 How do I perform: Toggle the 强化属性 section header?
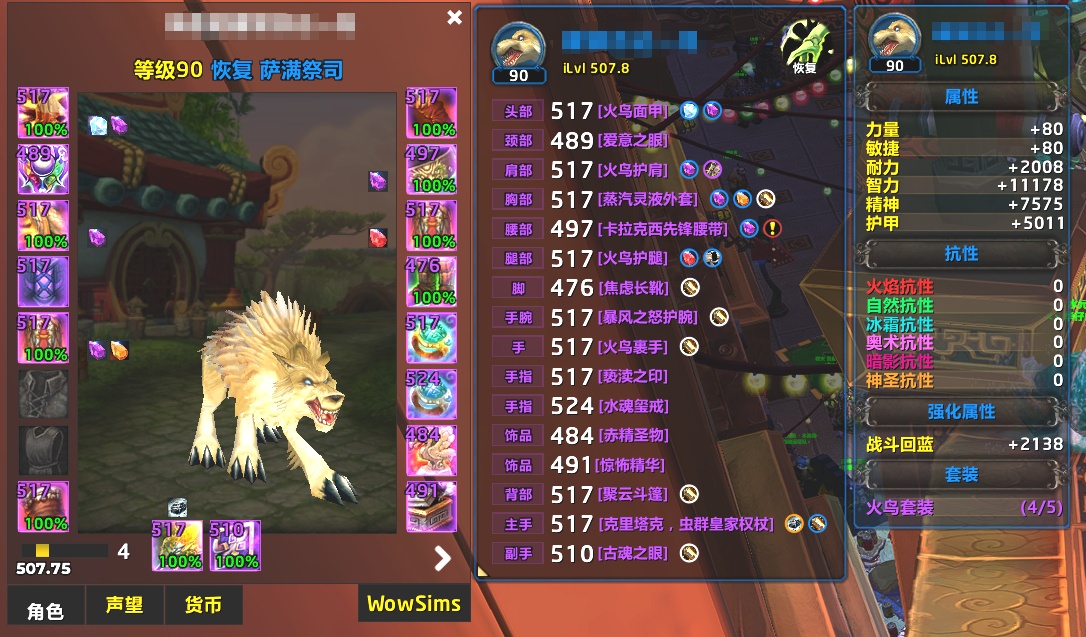(961, 412)
